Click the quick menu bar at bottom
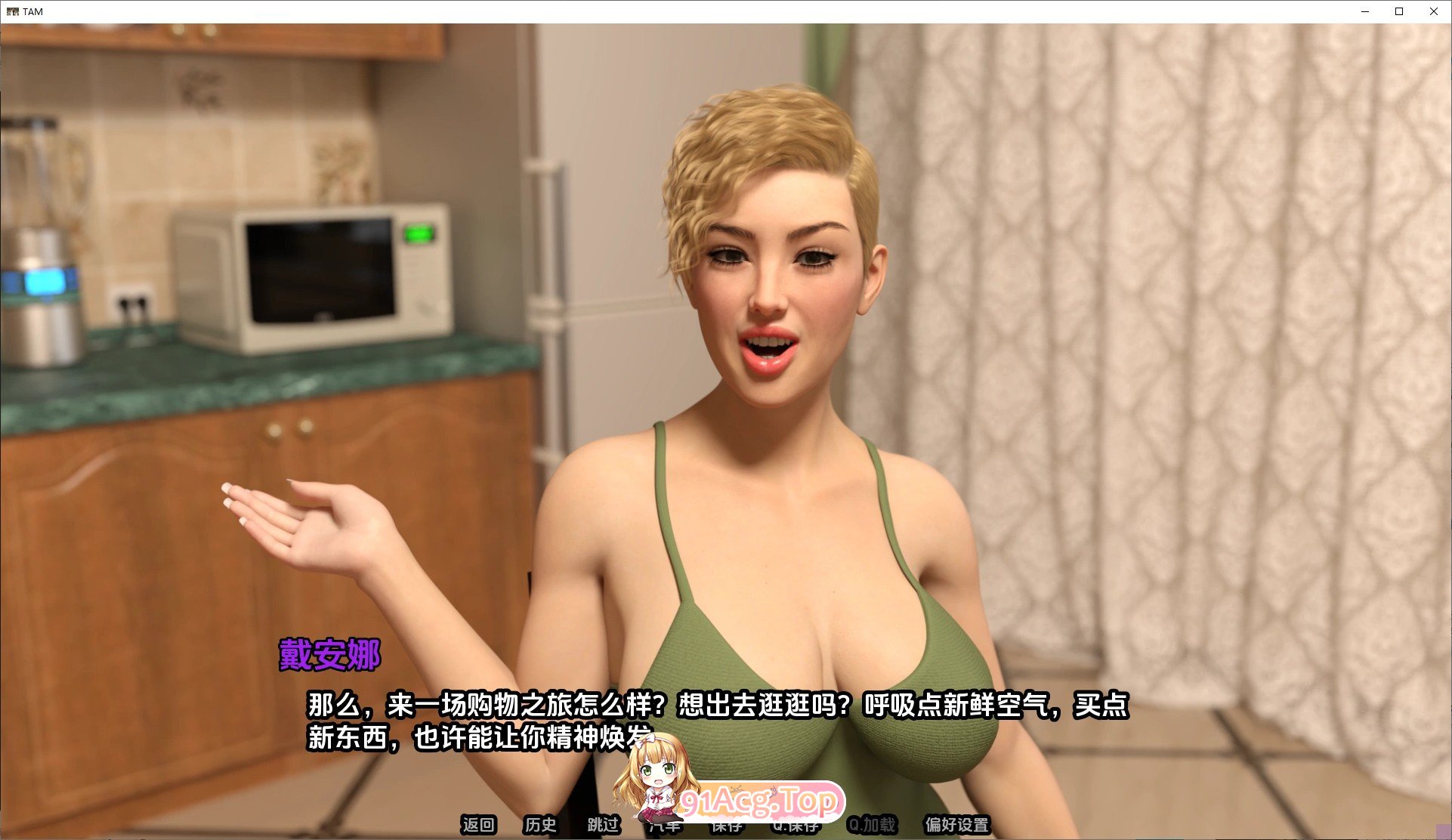The height and width of the screenshot is (840, 1452). [718, 826]
